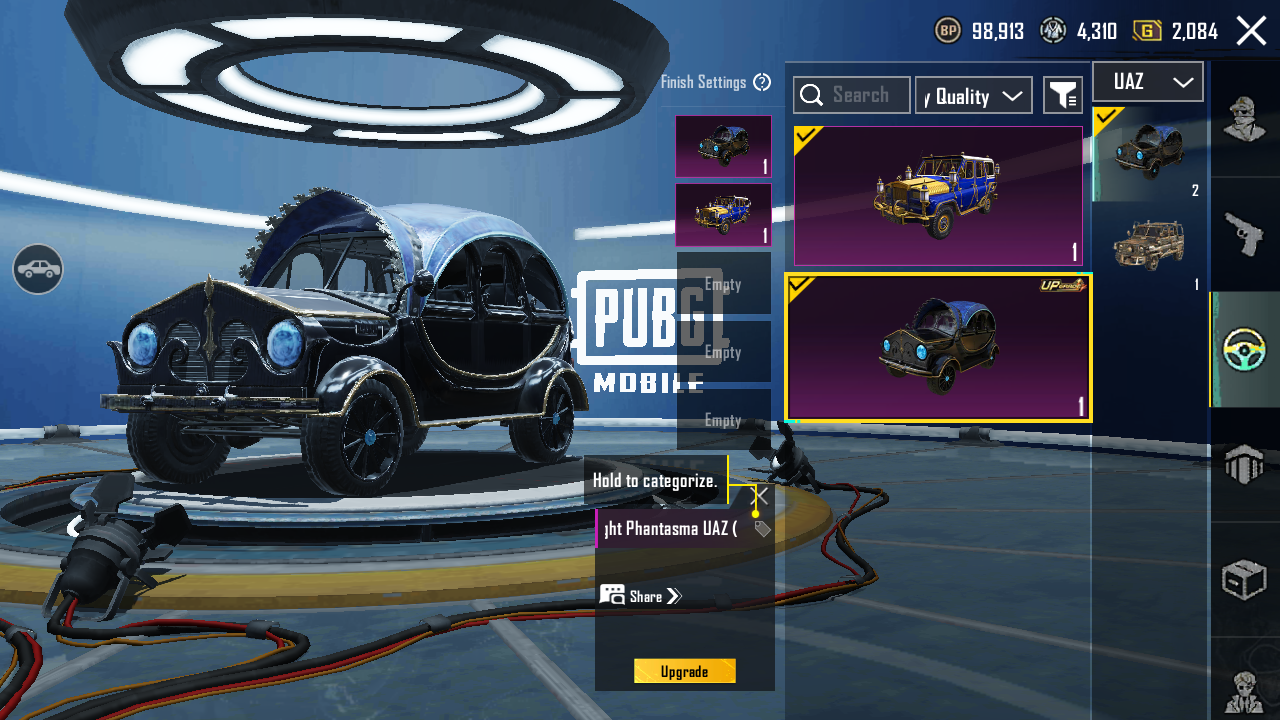Switch to the vehicles steering wheel tab

click(1244, 349)
